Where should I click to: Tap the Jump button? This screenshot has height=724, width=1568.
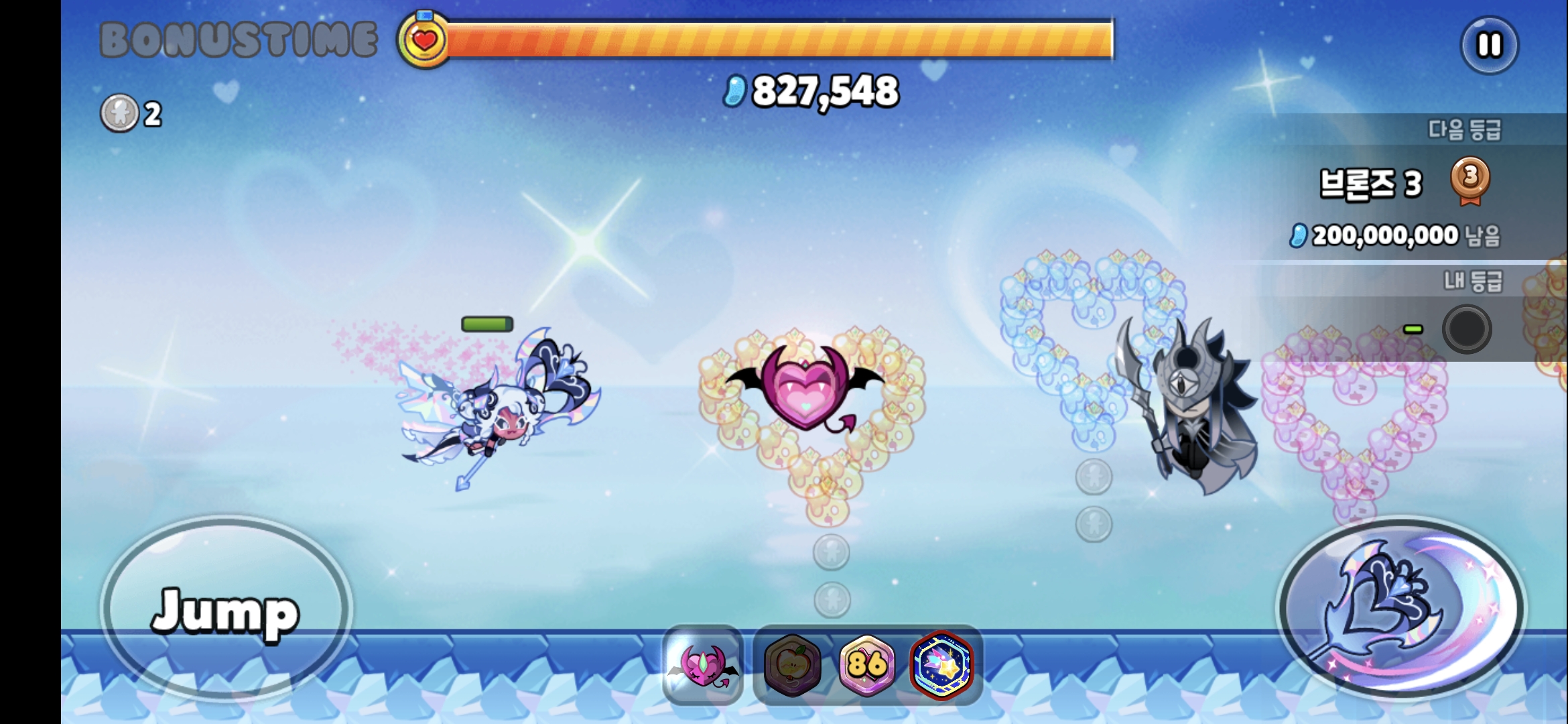[x=226, y=608]
